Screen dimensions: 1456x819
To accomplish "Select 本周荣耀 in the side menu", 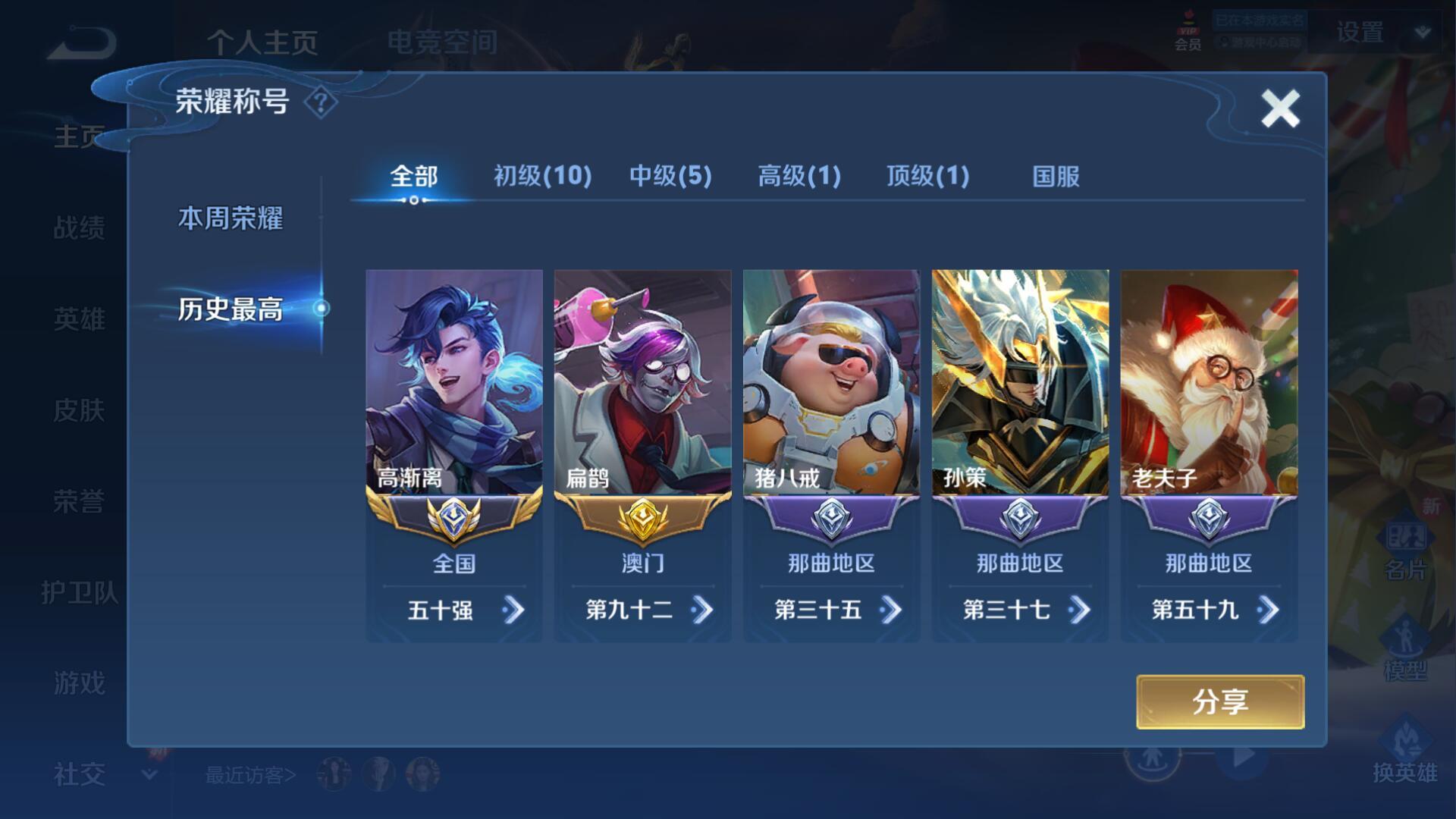I will click(231, 218).
